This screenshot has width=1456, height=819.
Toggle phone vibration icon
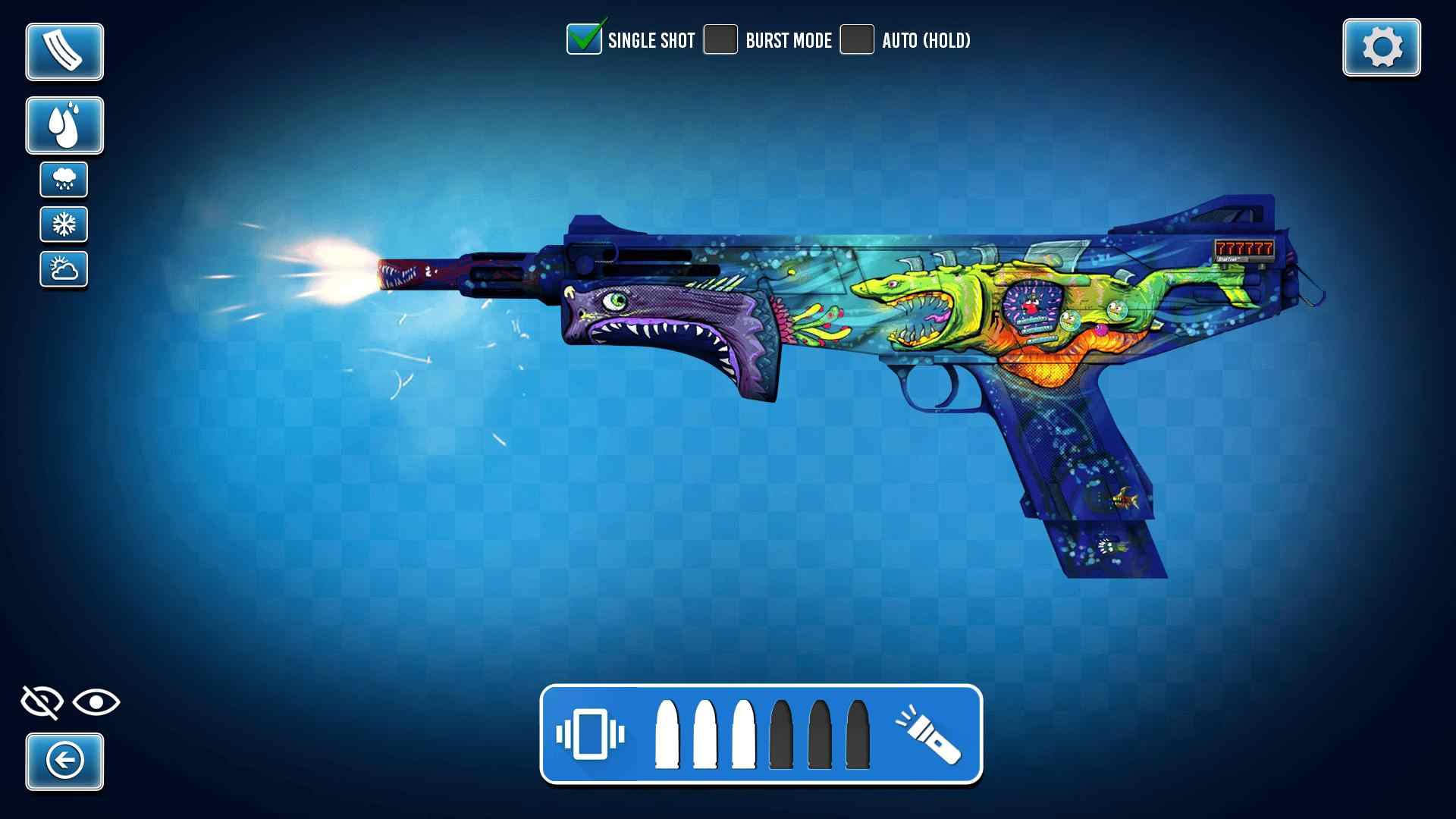(590, 734)
